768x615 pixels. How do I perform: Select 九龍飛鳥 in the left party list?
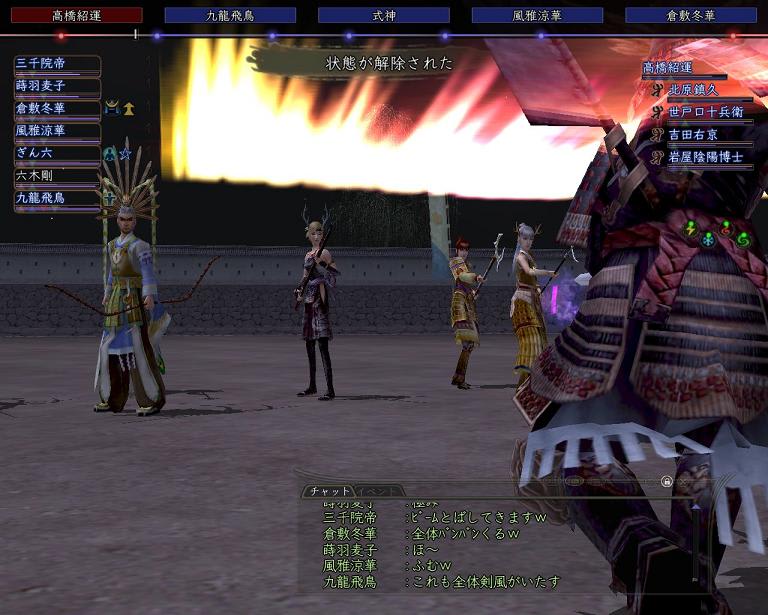point(57,198)
